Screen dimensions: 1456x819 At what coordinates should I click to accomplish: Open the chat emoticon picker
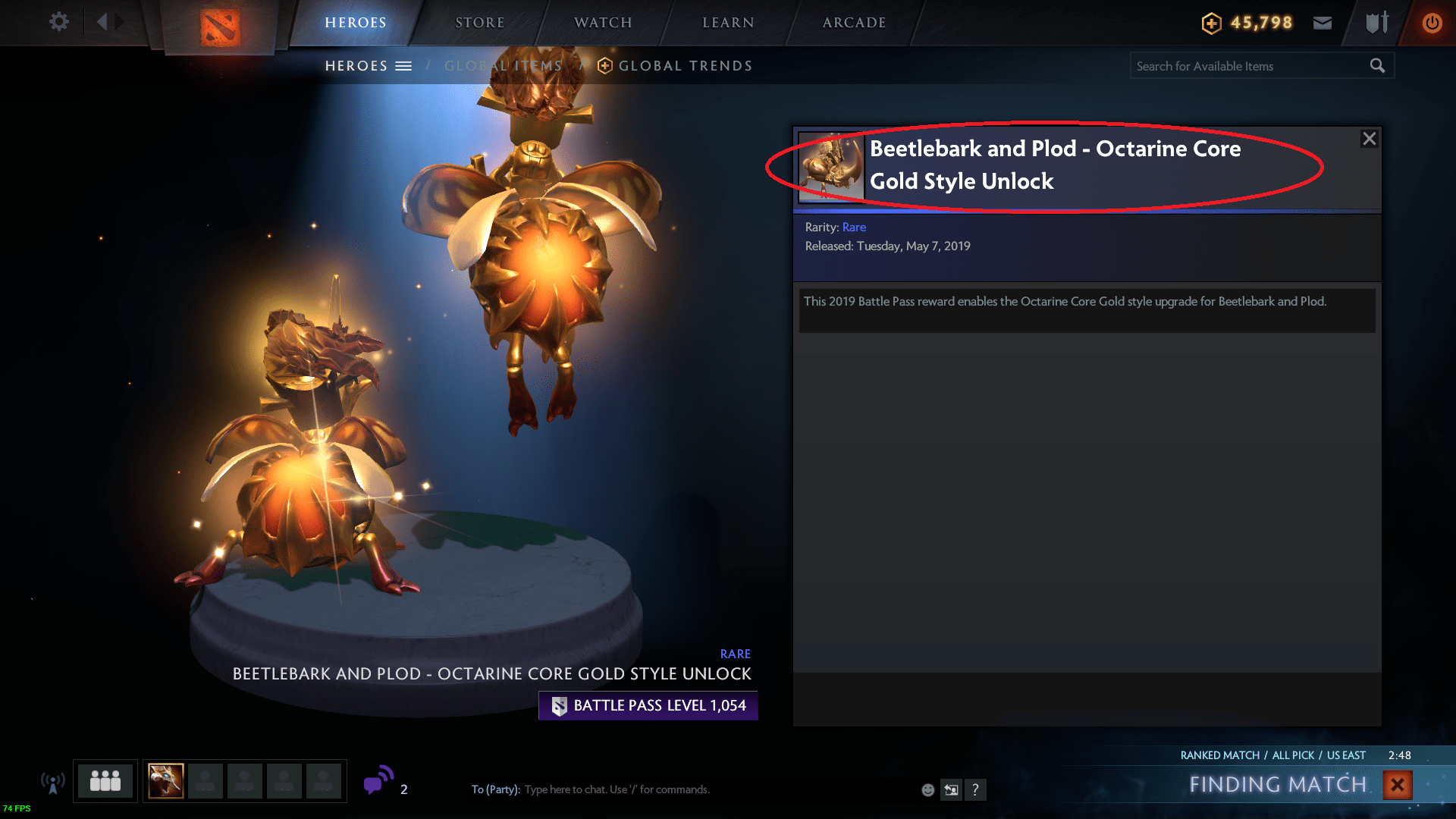point(927,790)
